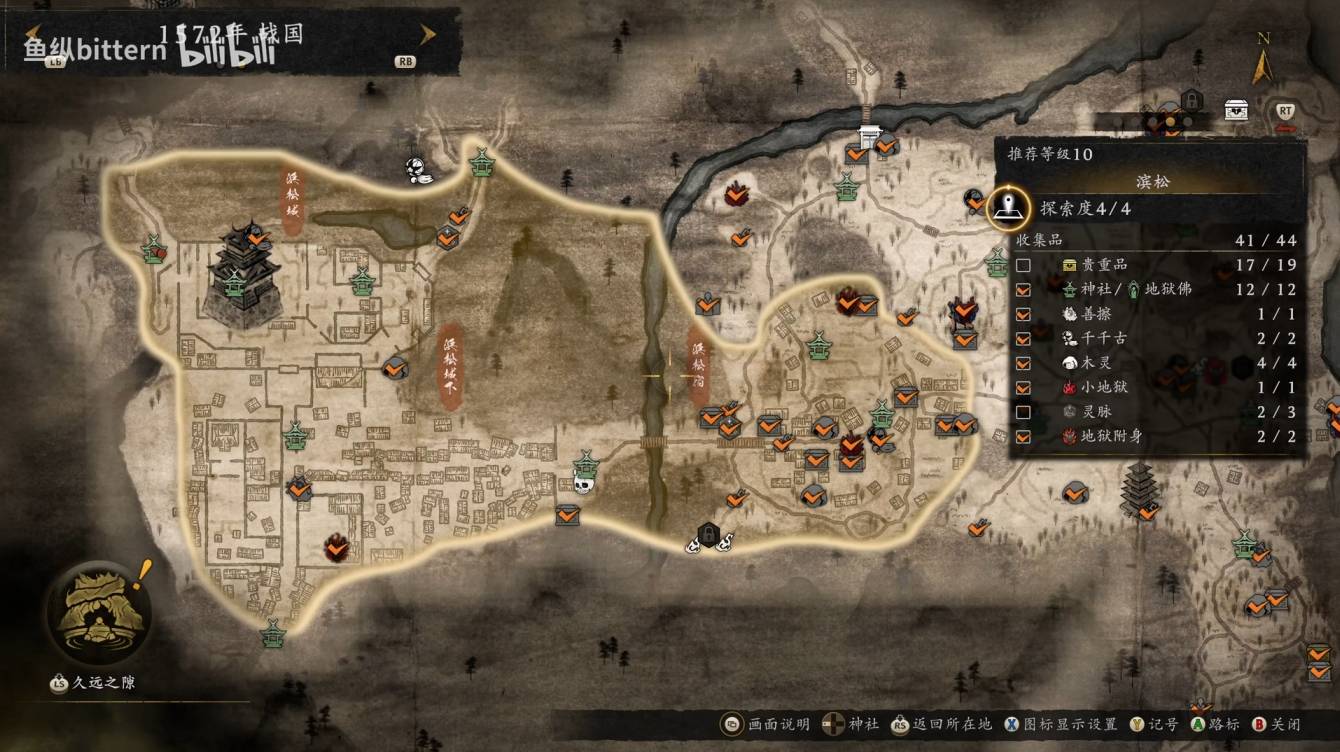Uncheck the 神社/地狱佛 filter checkbox
Image resolution: width=1340 pixels, height=752 pixels.
point(1023,290)
